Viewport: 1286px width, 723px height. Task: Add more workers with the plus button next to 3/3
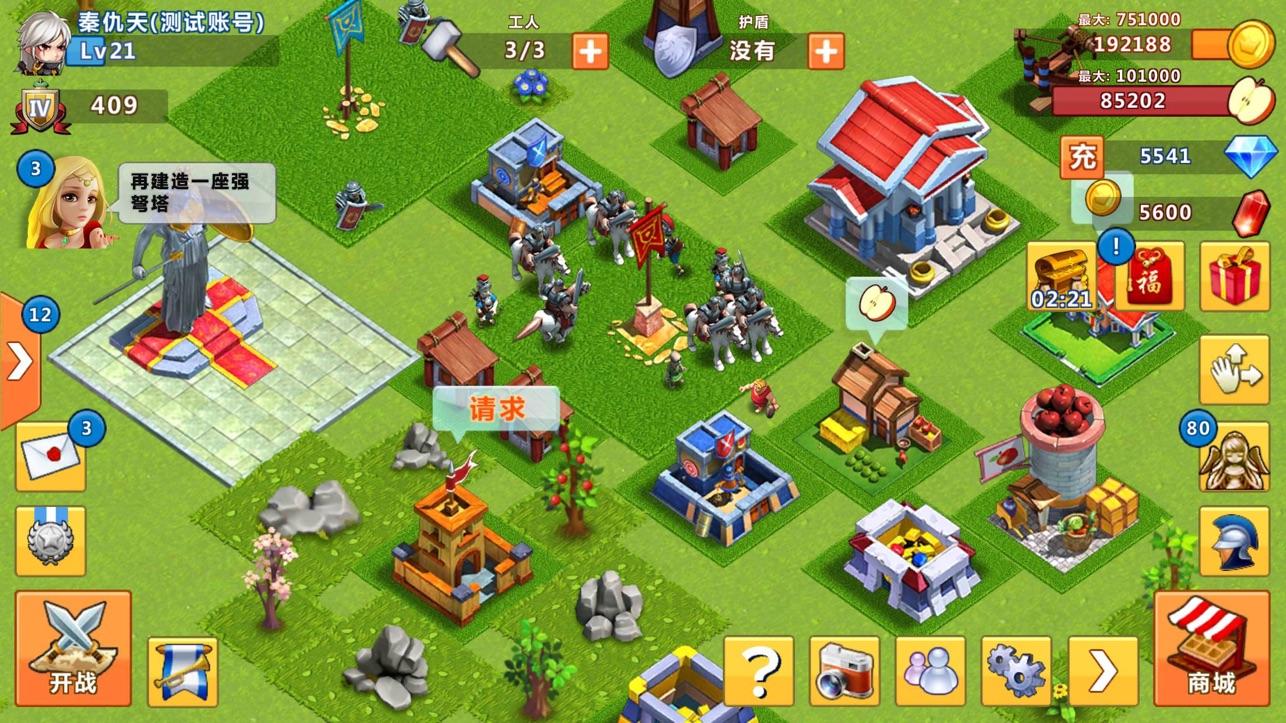590,51
